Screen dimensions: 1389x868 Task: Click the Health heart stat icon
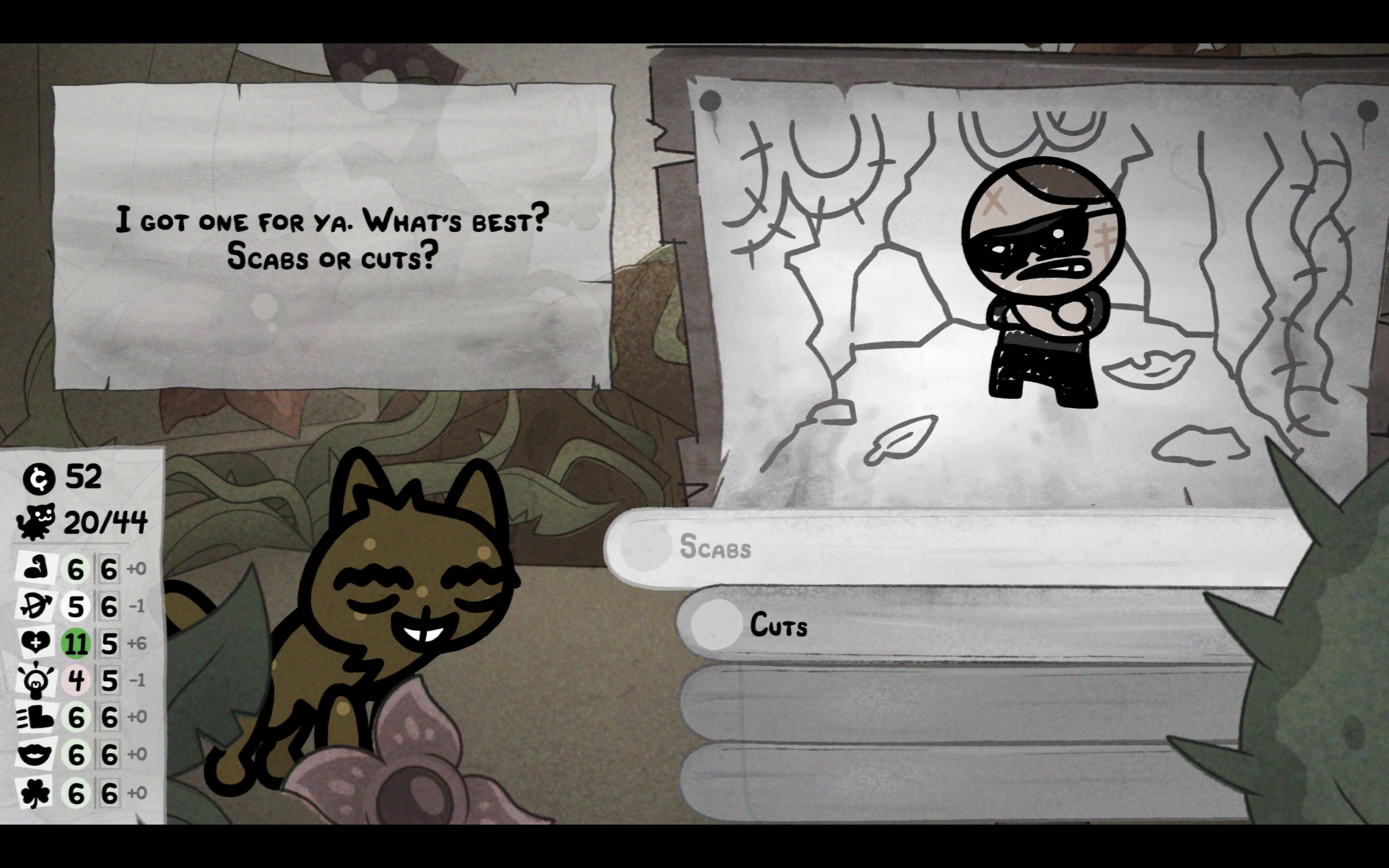pyautogui.click(x=36, y=643)
